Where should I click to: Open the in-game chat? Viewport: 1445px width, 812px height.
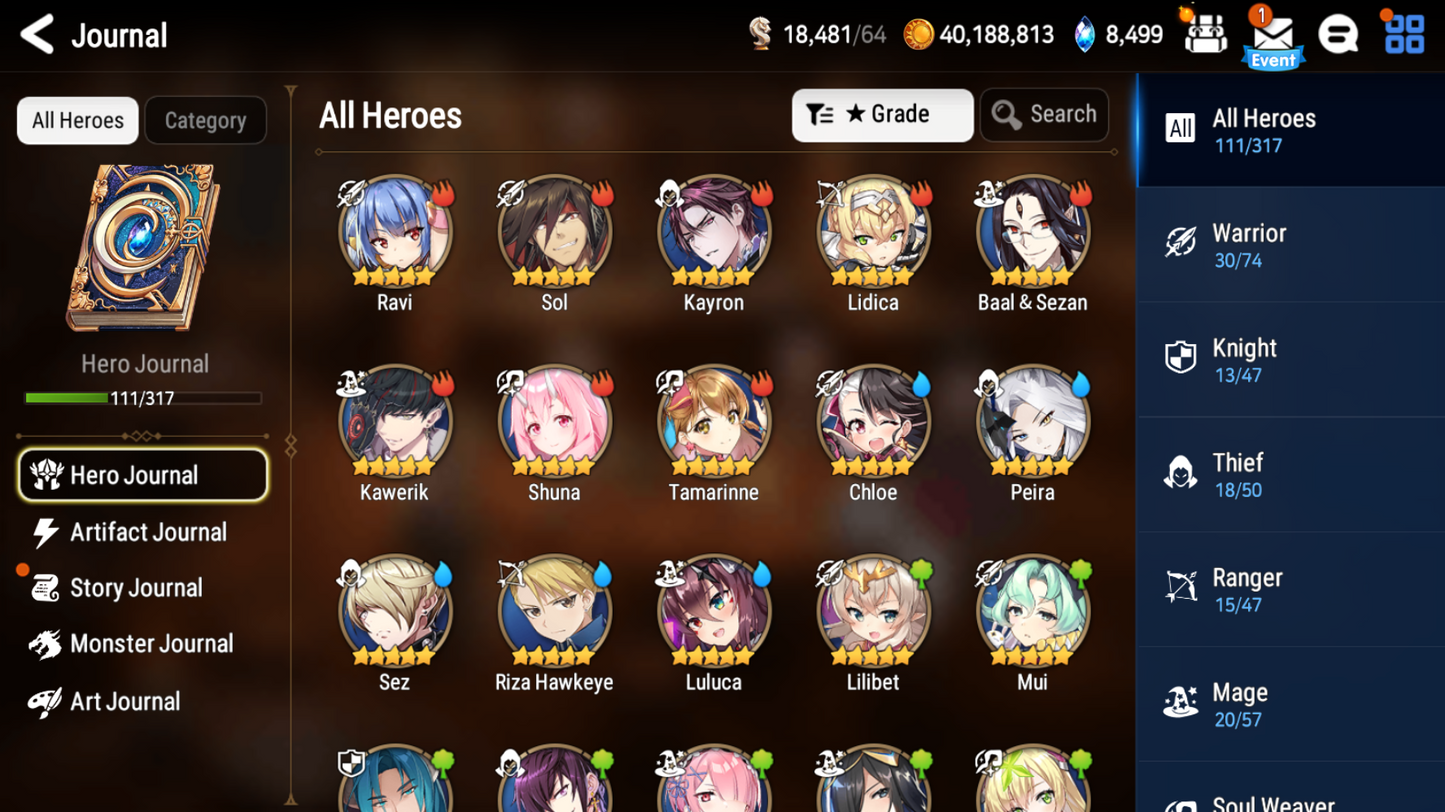coord(1339,33)
